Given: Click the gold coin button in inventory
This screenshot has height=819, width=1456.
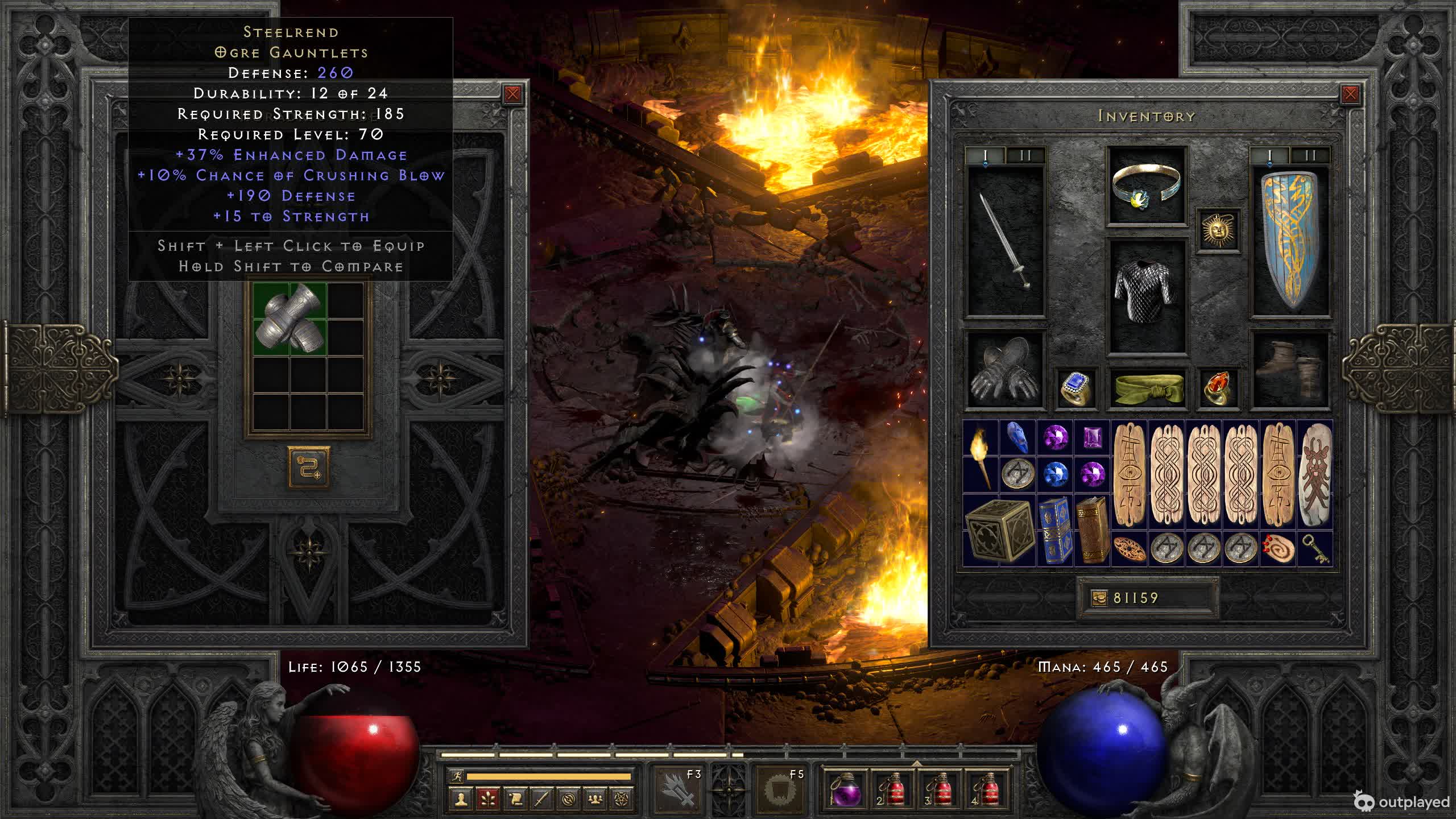Looking at the screenshot, I should pyautogui.click(x=1099, y=598).
